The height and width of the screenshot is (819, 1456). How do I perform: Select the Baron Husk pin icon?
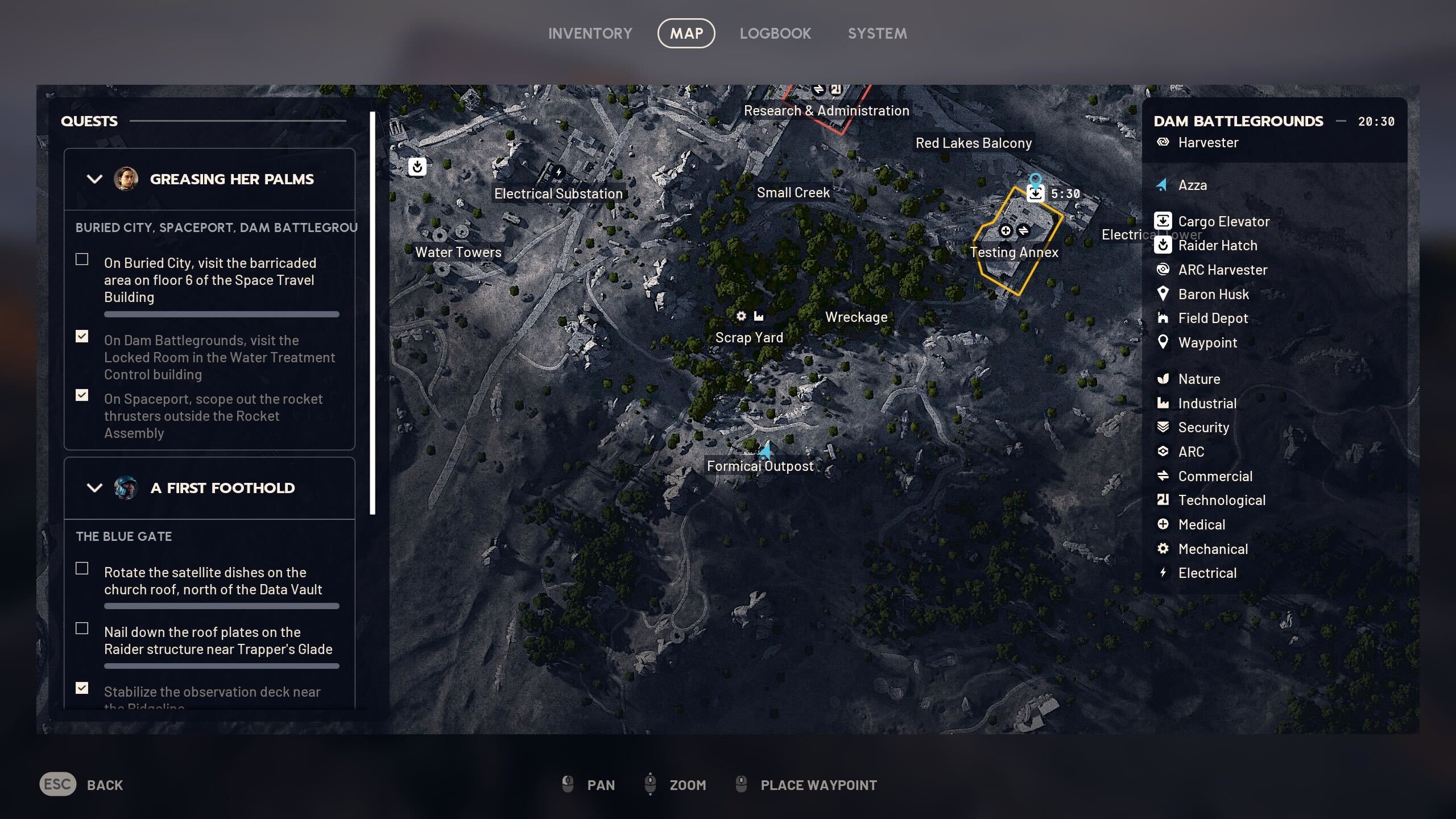[x=1163, y=294]
